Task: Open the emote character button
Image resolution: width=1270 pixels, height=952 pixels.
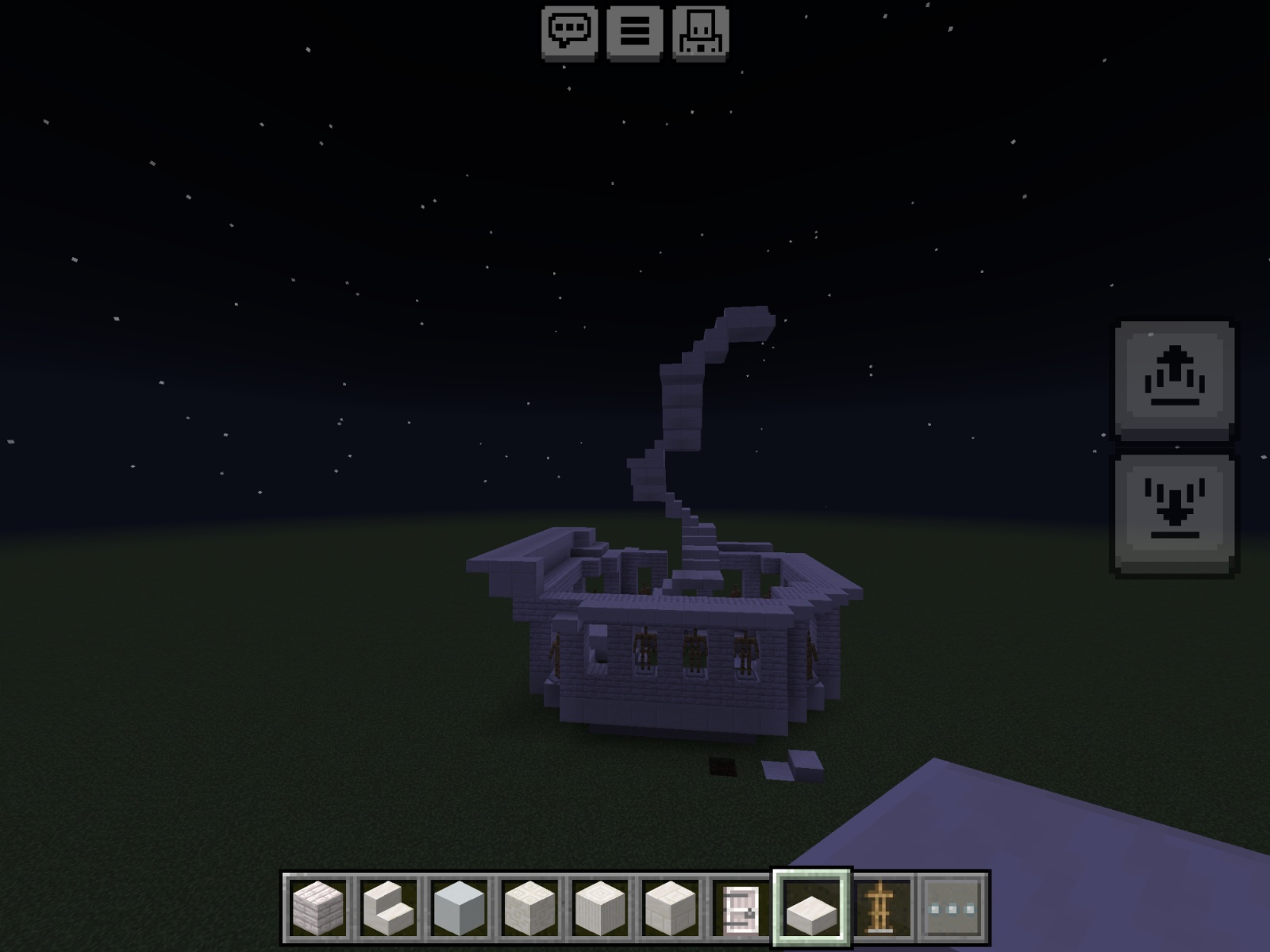Action: click(x=700, y=33)
